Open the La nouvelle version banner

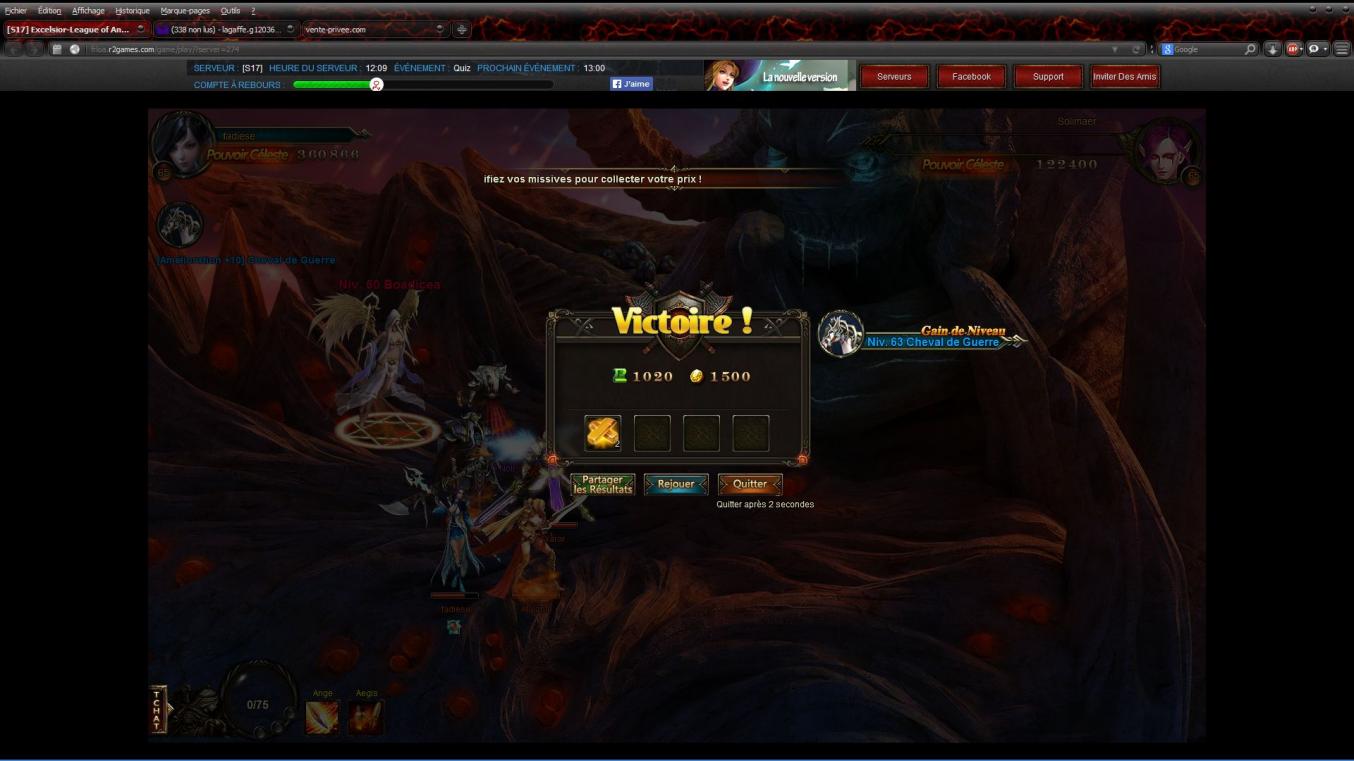[x=780, y=76]
